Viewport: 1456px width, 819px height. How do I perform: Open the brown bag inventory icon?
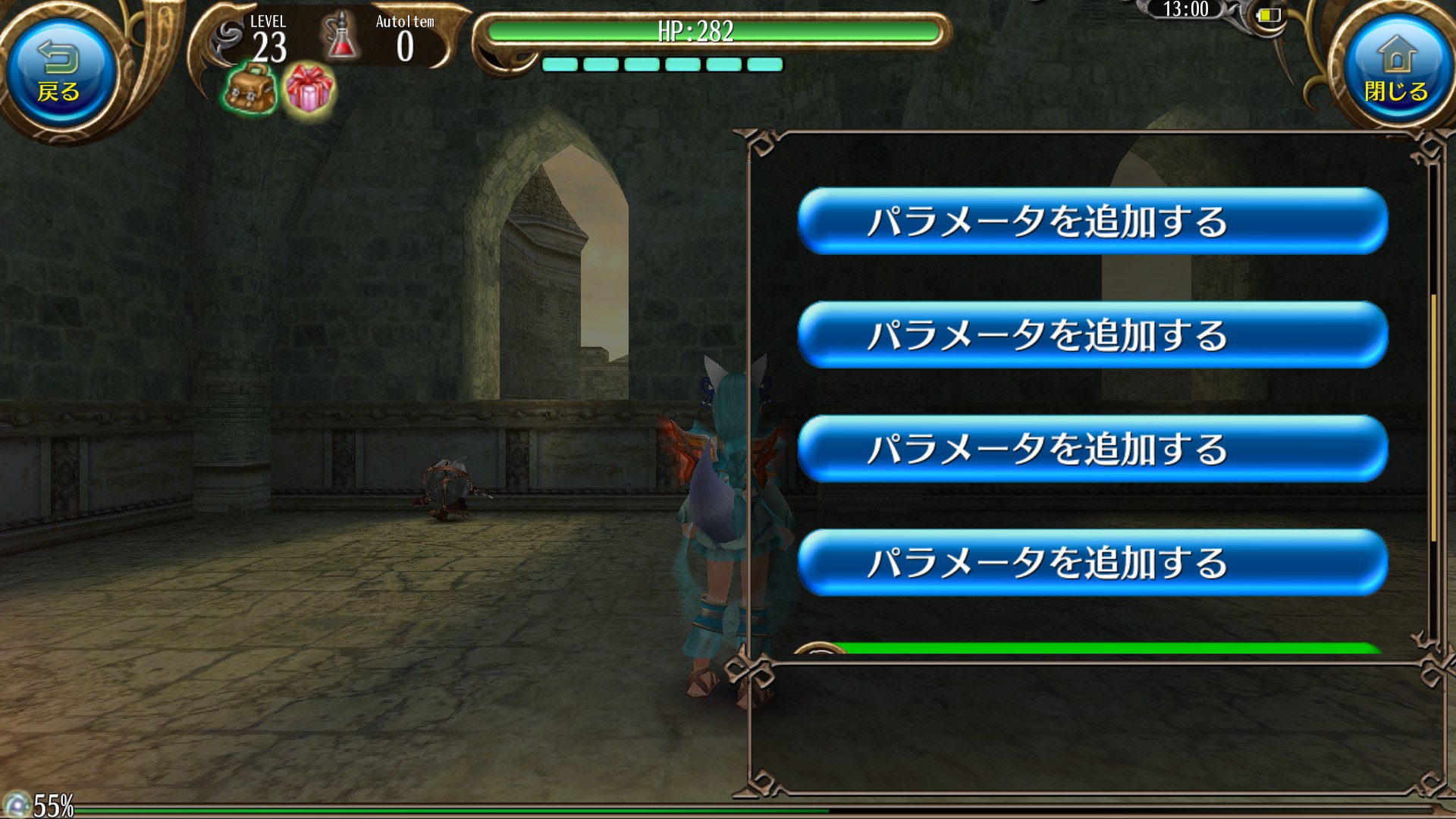pyautogui.click(x=250, y=89)
